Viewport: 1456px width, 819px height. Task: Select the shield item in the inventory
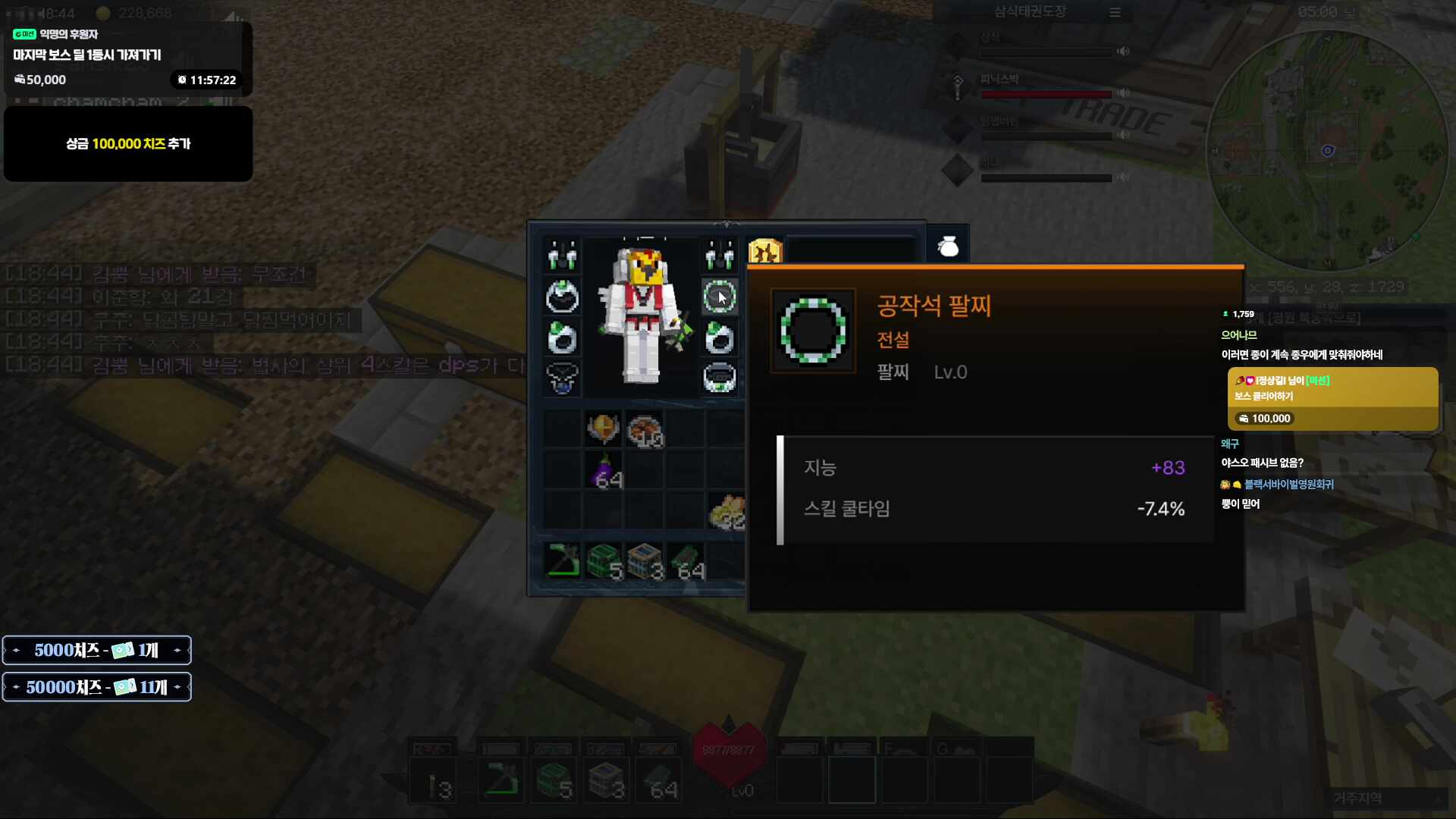[x=603, y=428]
